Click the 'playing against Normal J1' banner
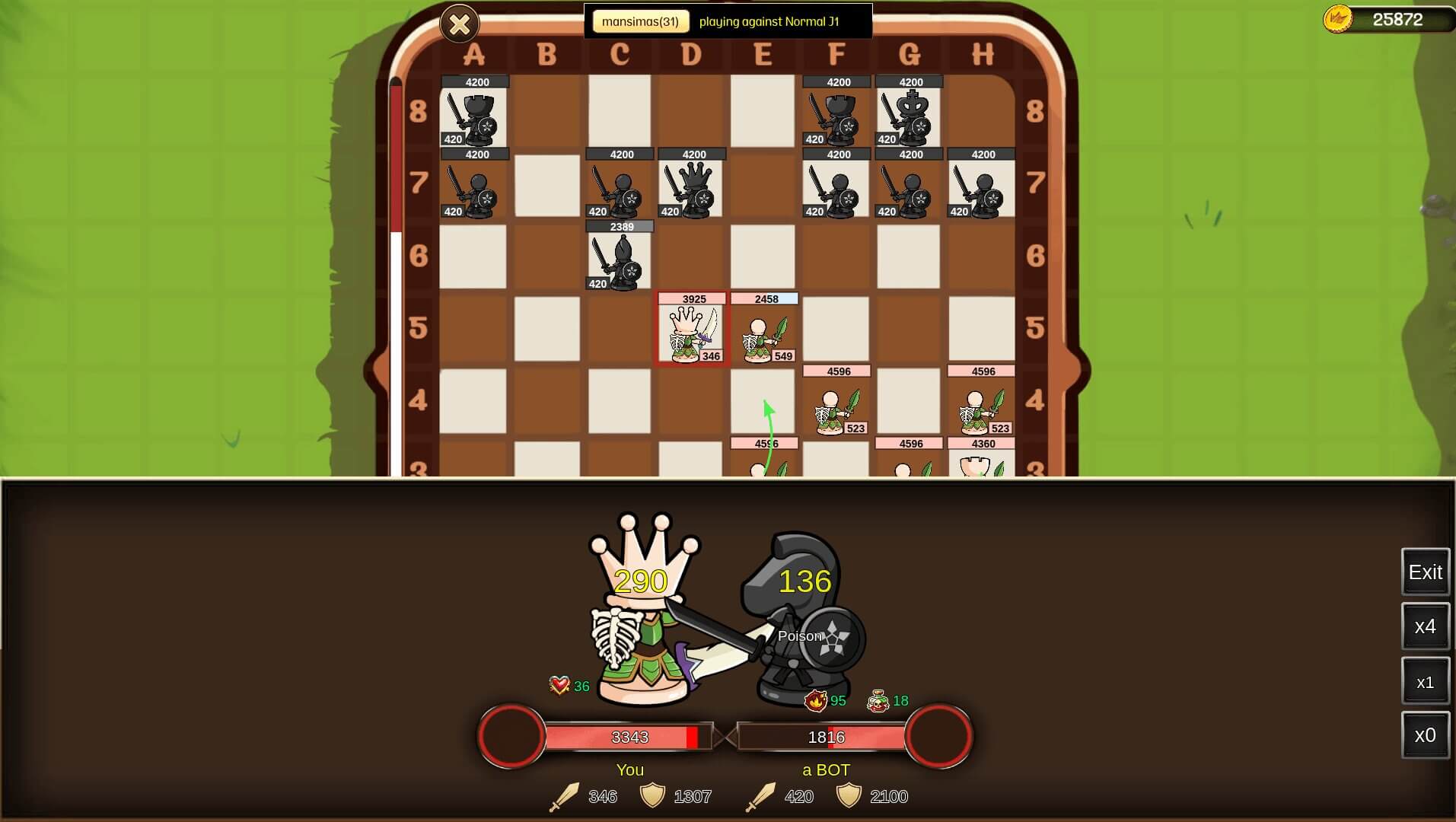 click(769, 22)
